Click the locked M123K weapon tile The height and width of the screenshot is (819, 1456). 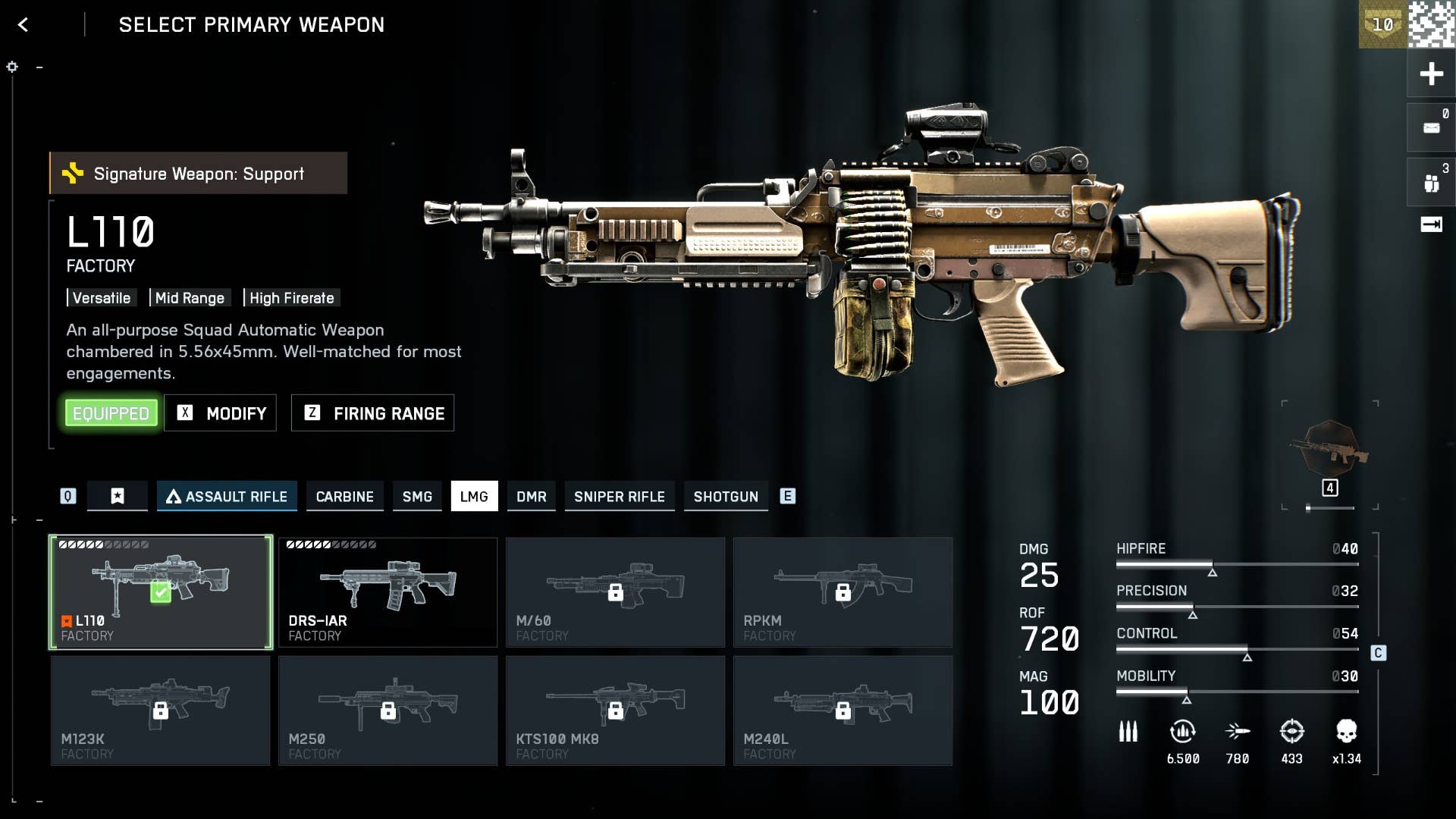click(161, 711)
